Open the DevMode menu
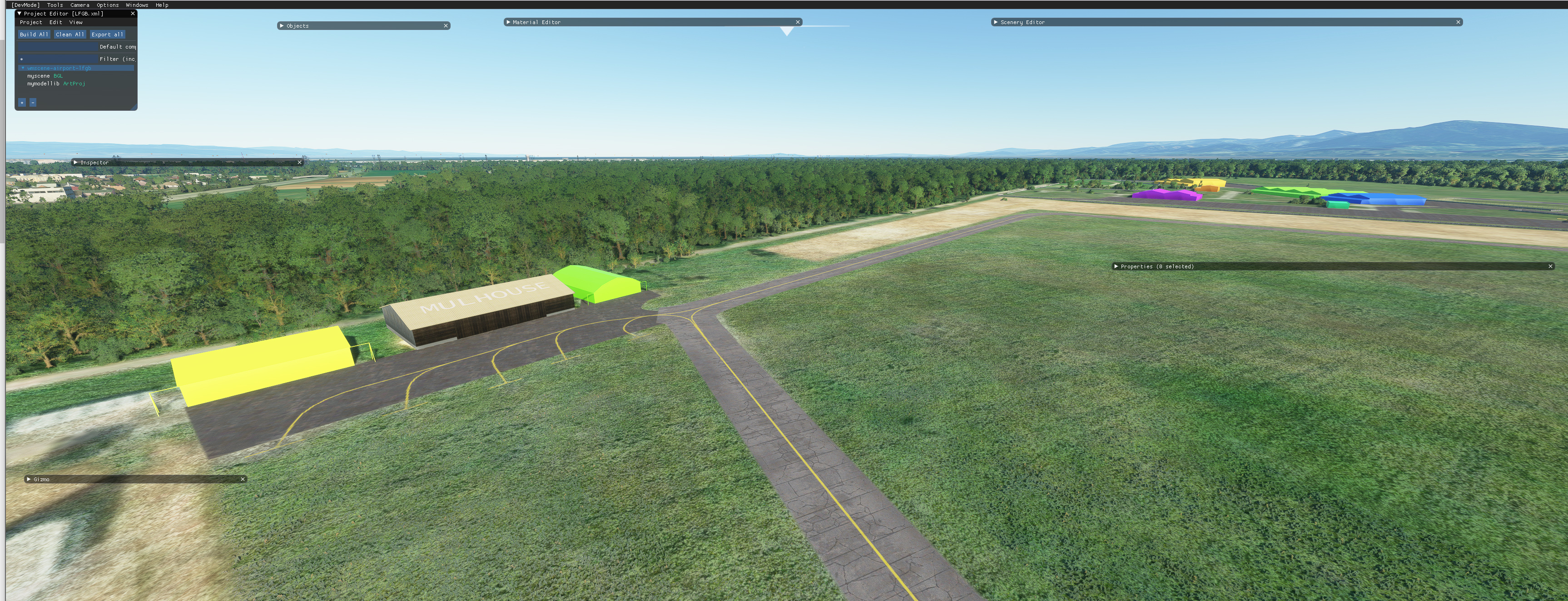The image size is (1568, 601). (25, 5)
